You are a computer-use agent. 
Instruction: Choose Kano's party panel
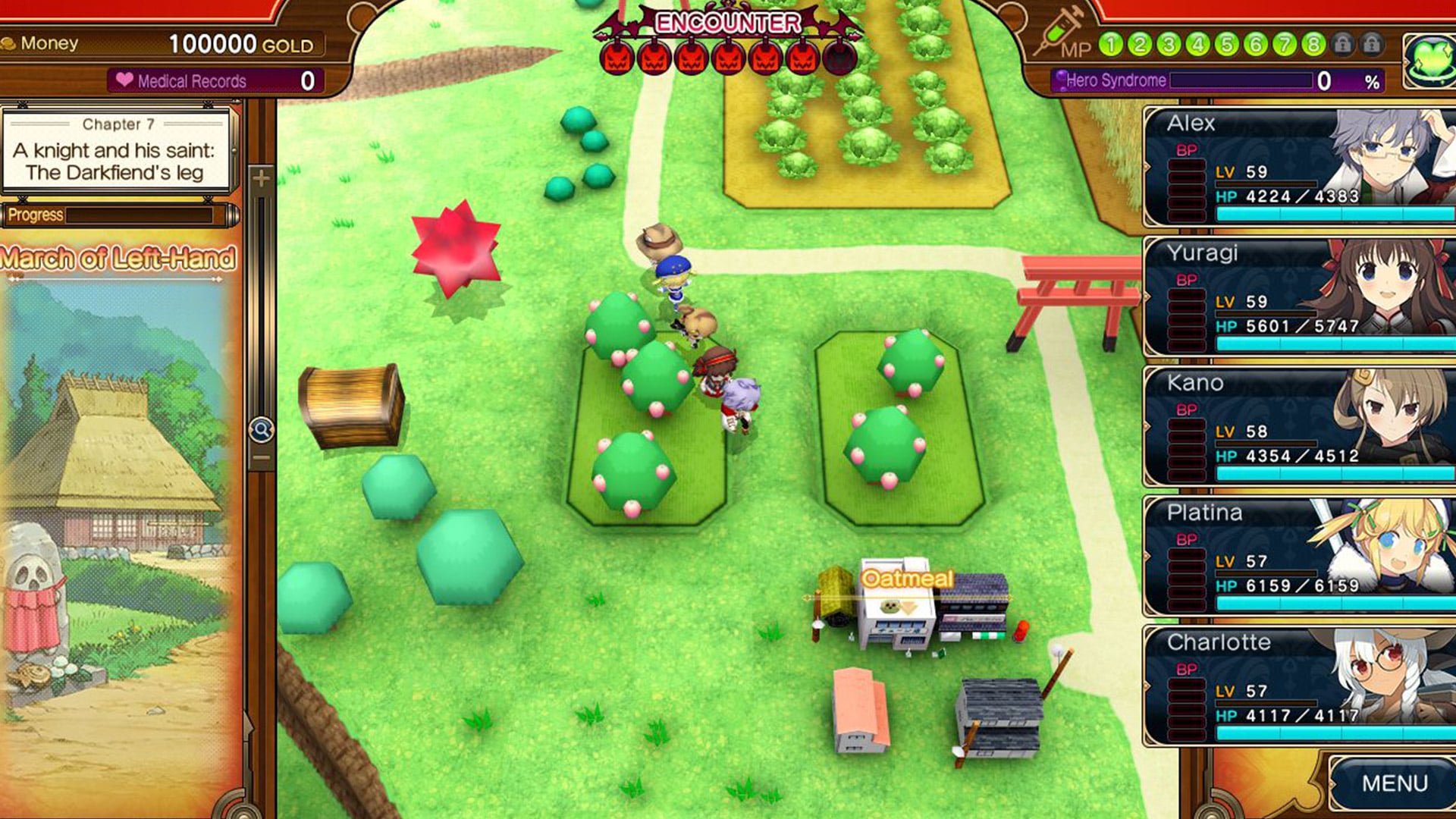(x=1298, y=427)
